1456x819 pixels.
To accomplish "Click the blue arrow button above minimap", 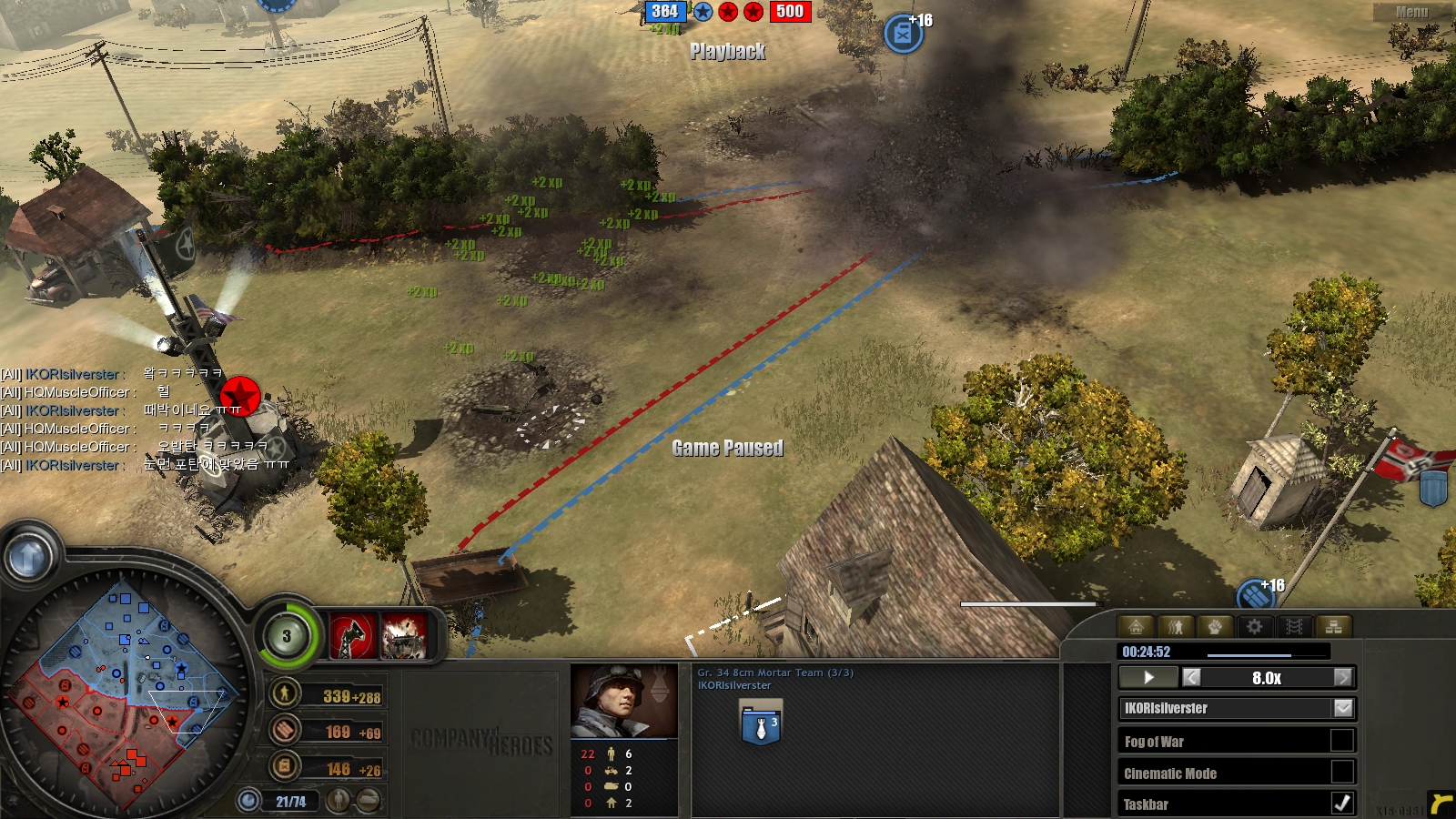I will [27, 557].
